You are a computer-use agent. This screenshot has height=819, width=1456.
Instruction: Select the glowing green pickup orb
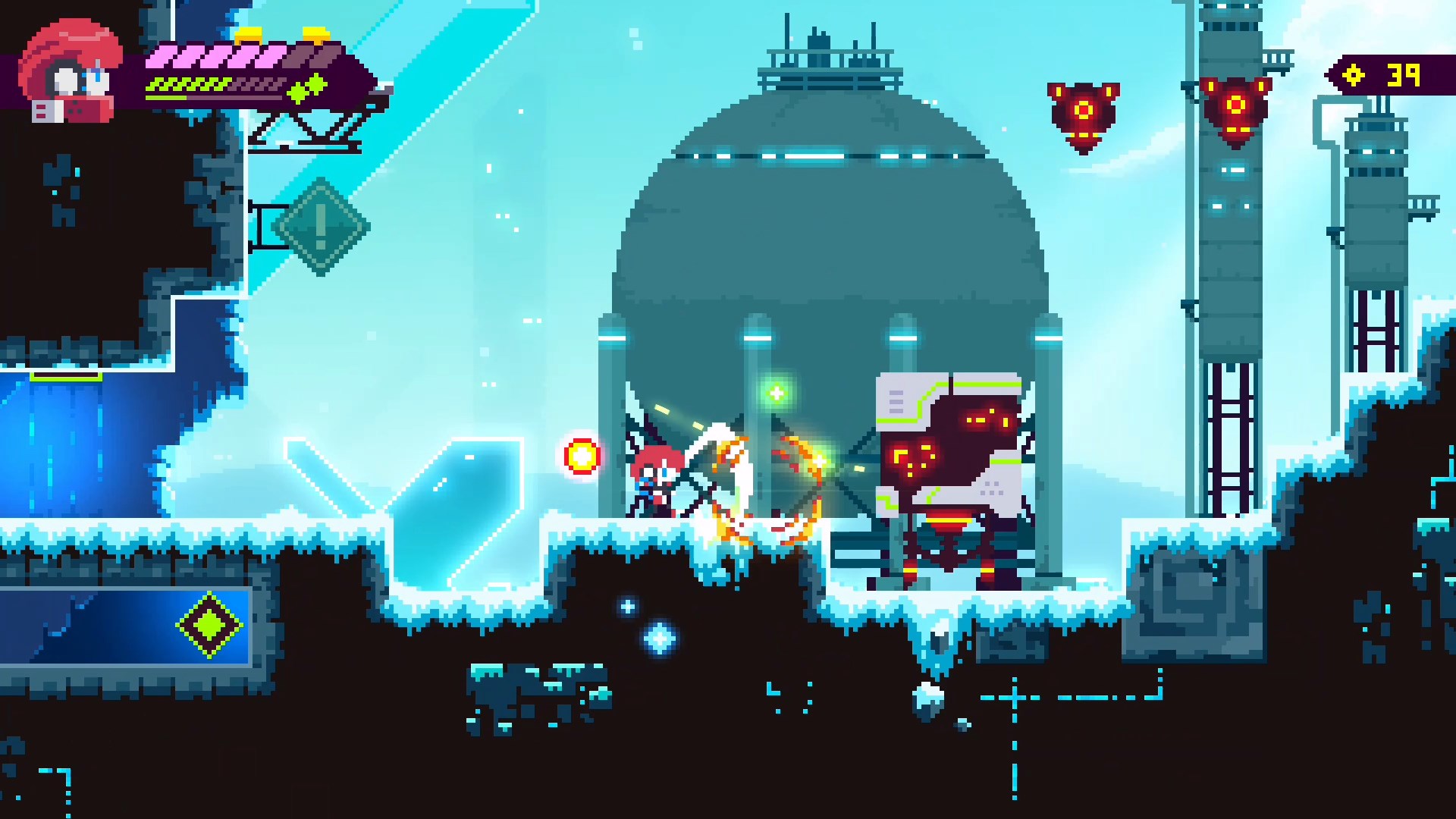coord(776,394)
